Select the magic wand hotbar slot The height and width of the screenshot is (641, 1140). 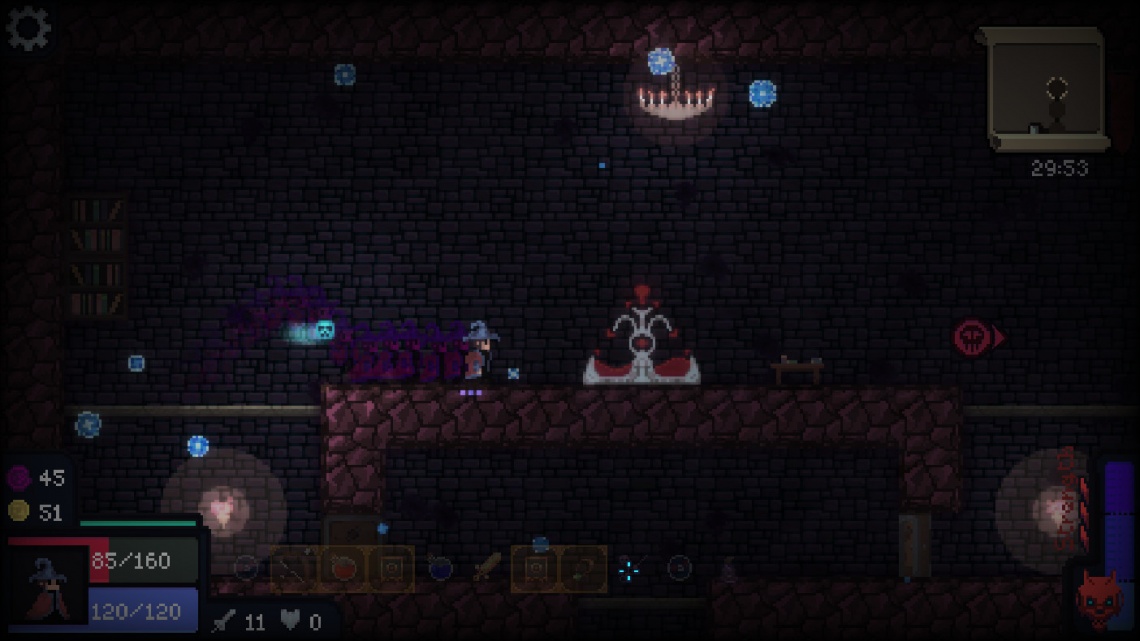pyautogui.click(x=295, y=569)
